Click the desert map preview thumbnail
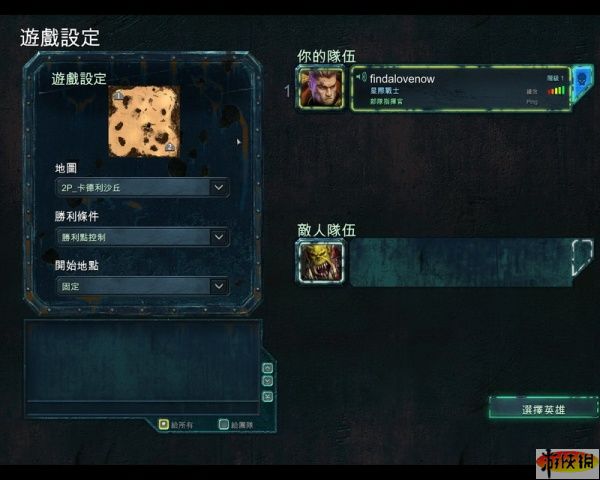 pyautogui.click(x=145, y=121)
